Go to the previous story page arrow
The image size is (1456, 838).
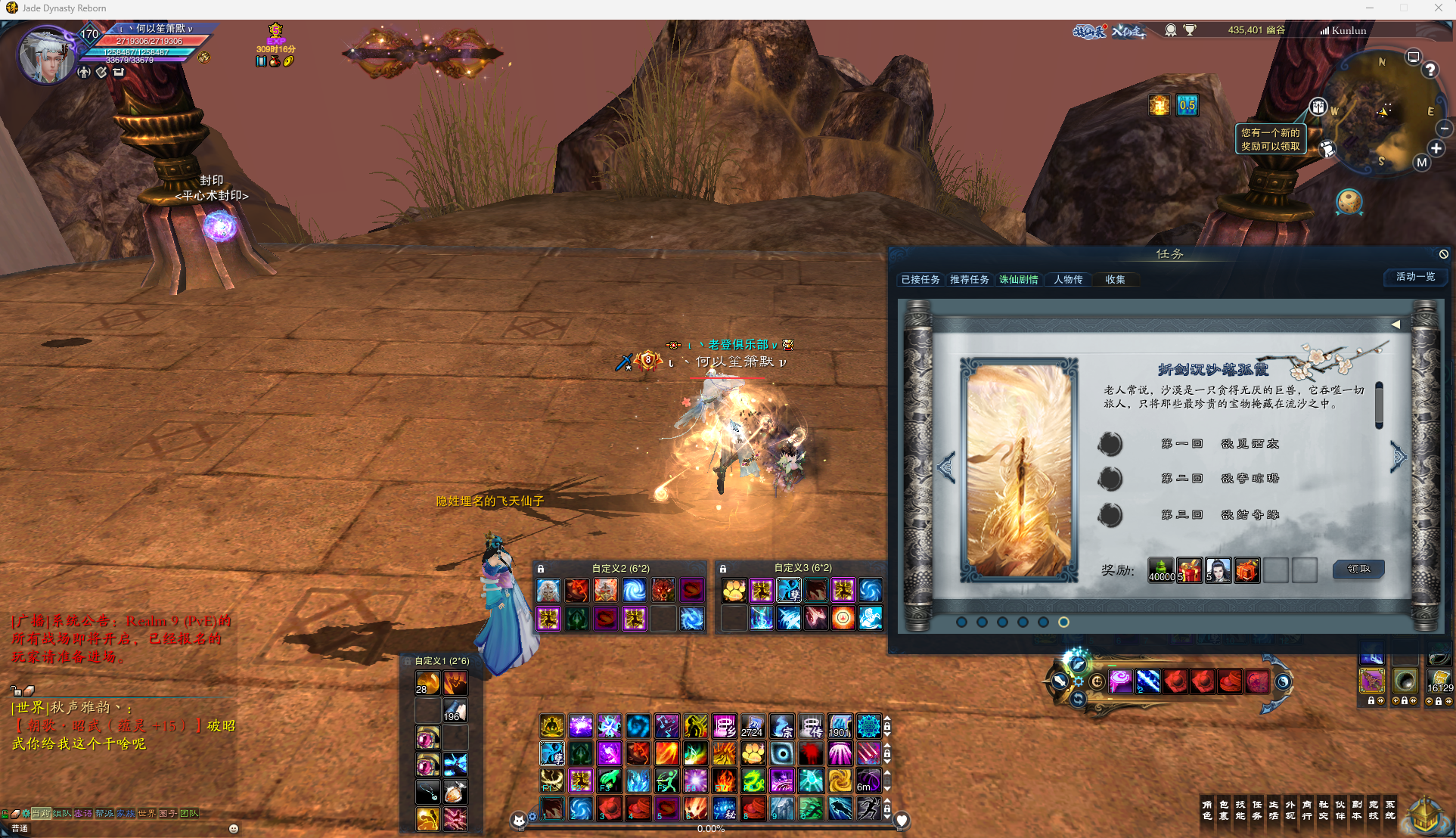[945, 467]
